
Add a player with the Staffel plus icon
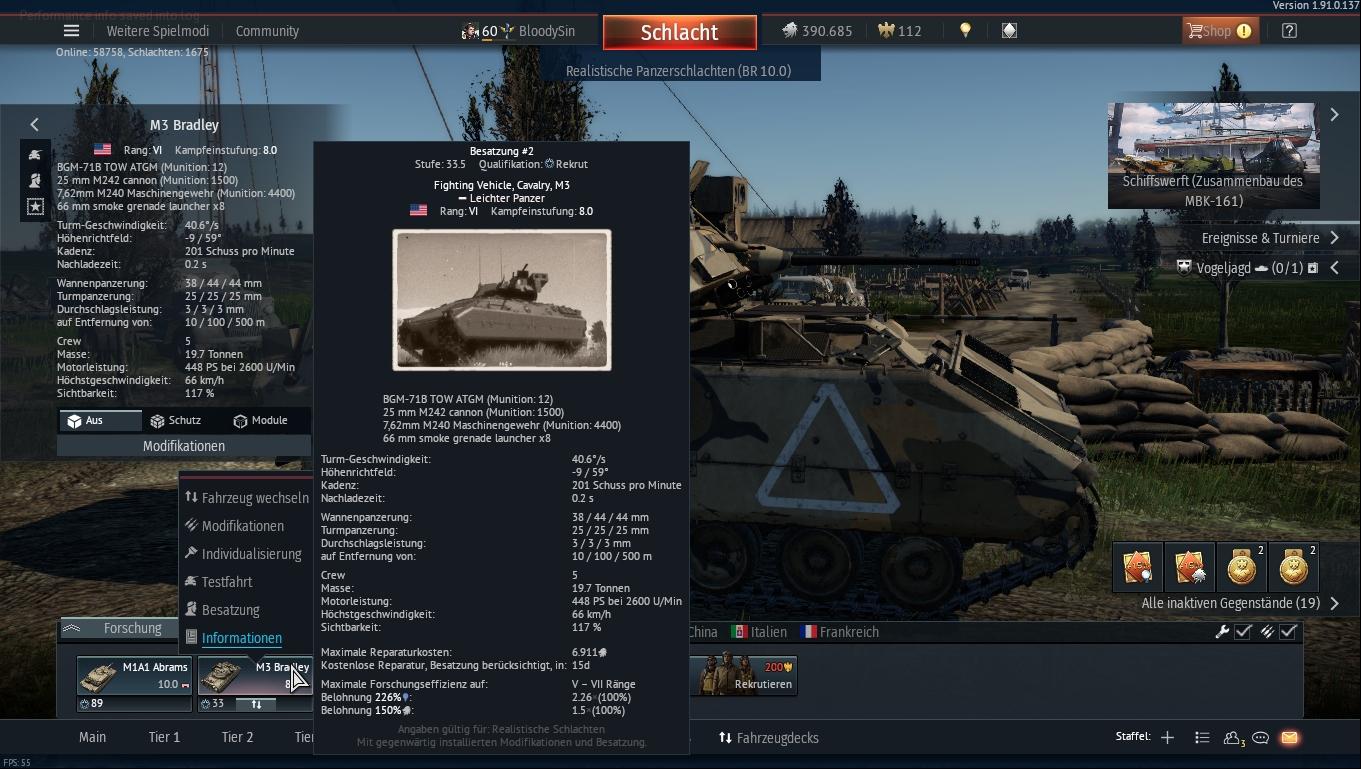(x=1167, y=736)
